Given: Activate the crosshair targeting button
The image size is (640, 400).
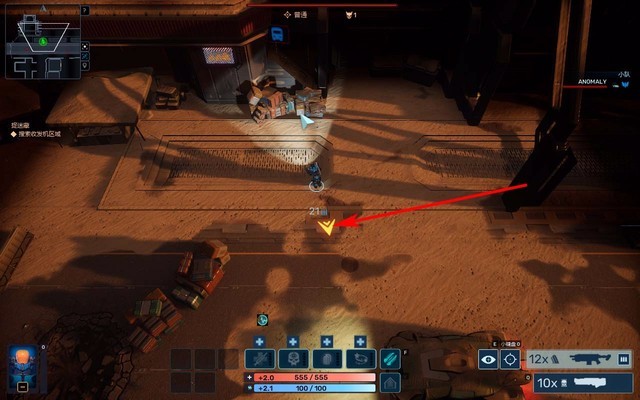Looking at the screenshot, I should tap(511, 359).
